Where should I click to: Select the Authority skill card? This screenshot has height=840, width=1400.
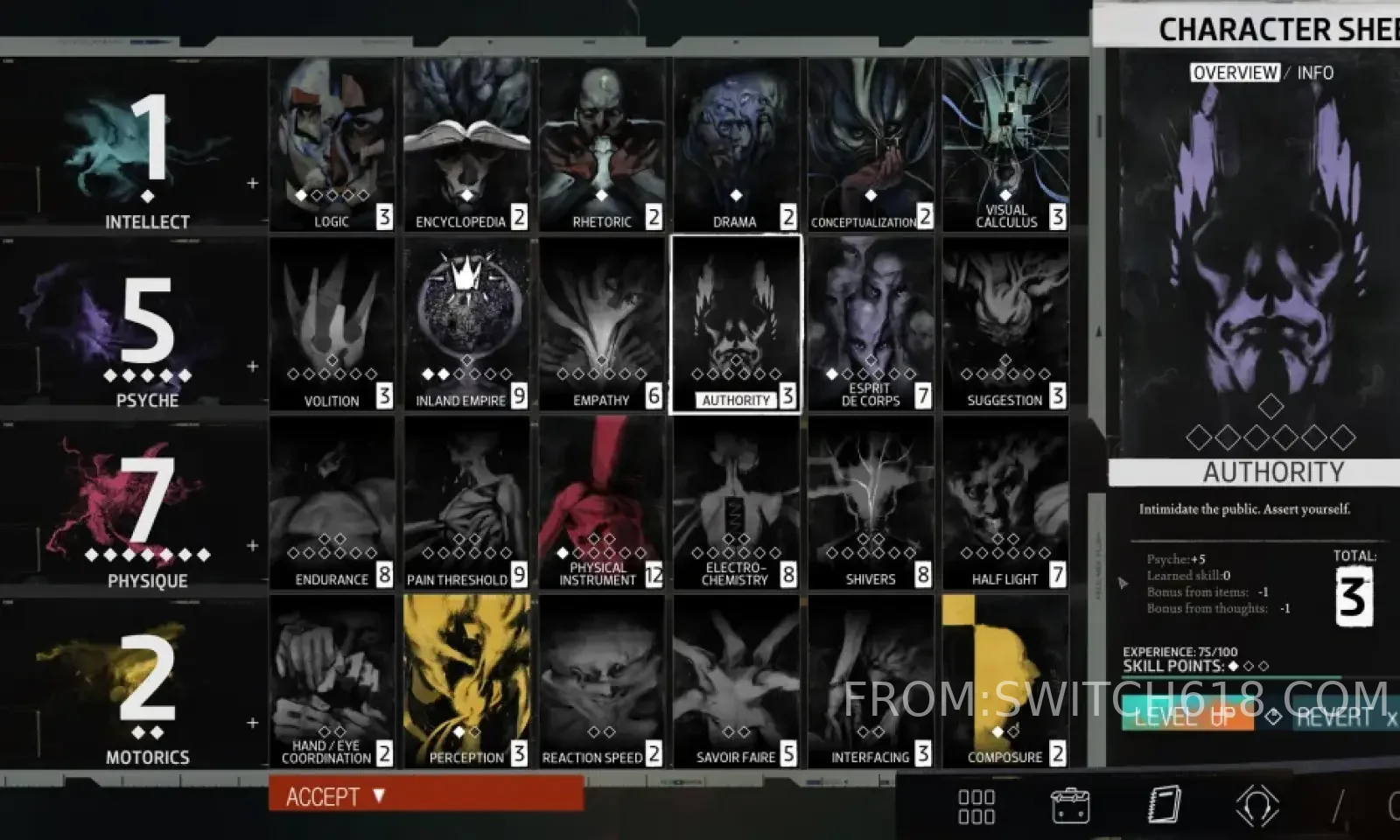click(x=736, y=324)
